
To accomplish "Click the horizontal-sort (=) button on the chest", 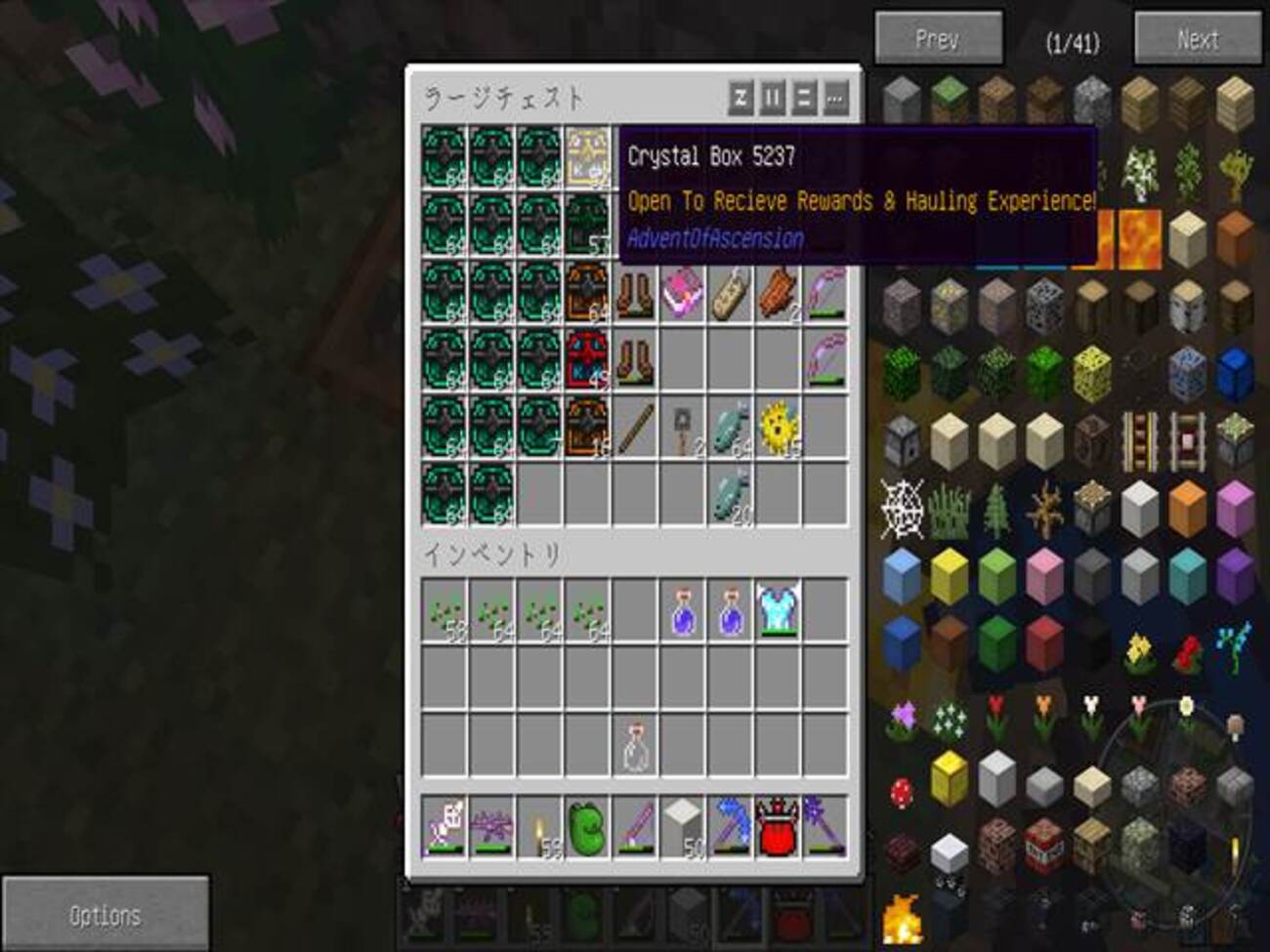I will 803,97.
